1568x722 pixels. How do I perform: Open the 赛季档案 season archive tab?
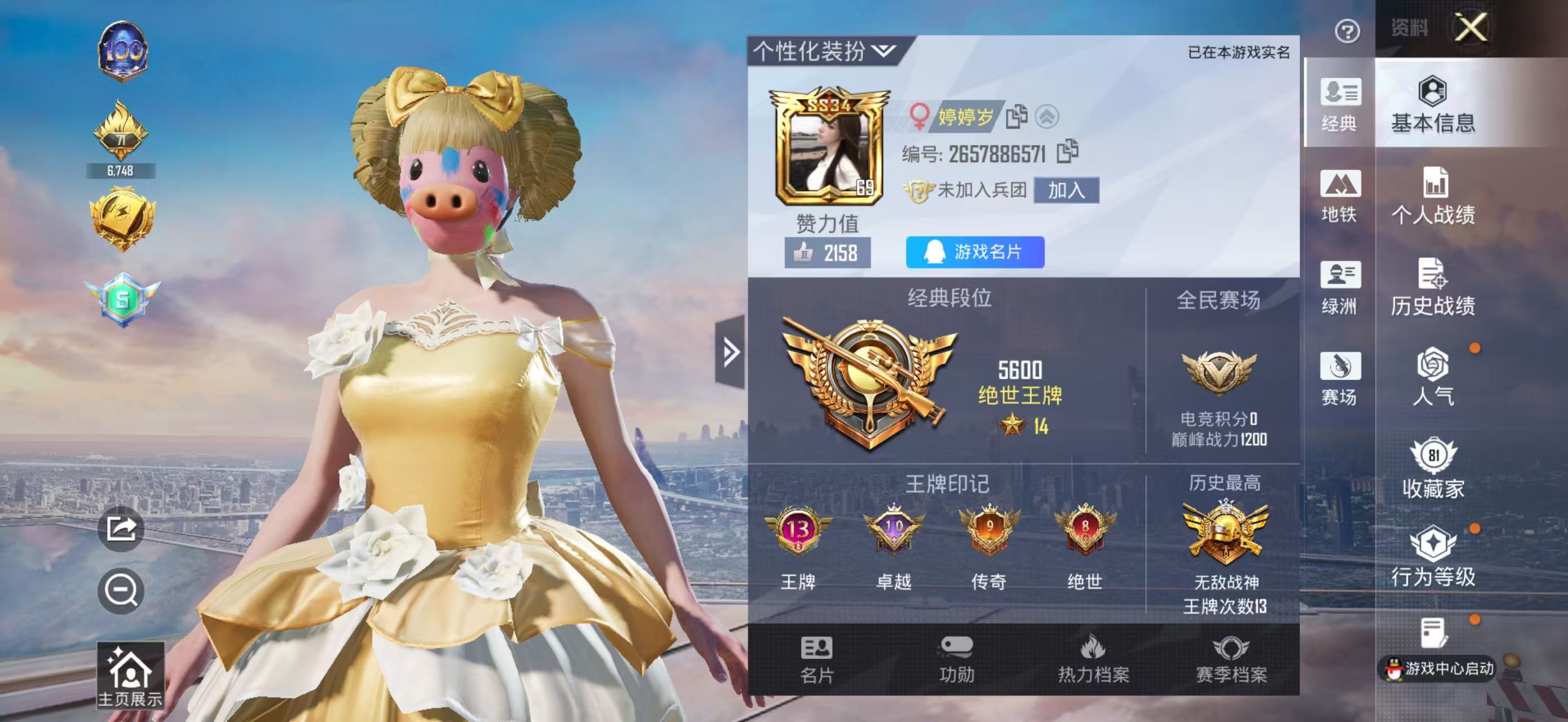1231,660
